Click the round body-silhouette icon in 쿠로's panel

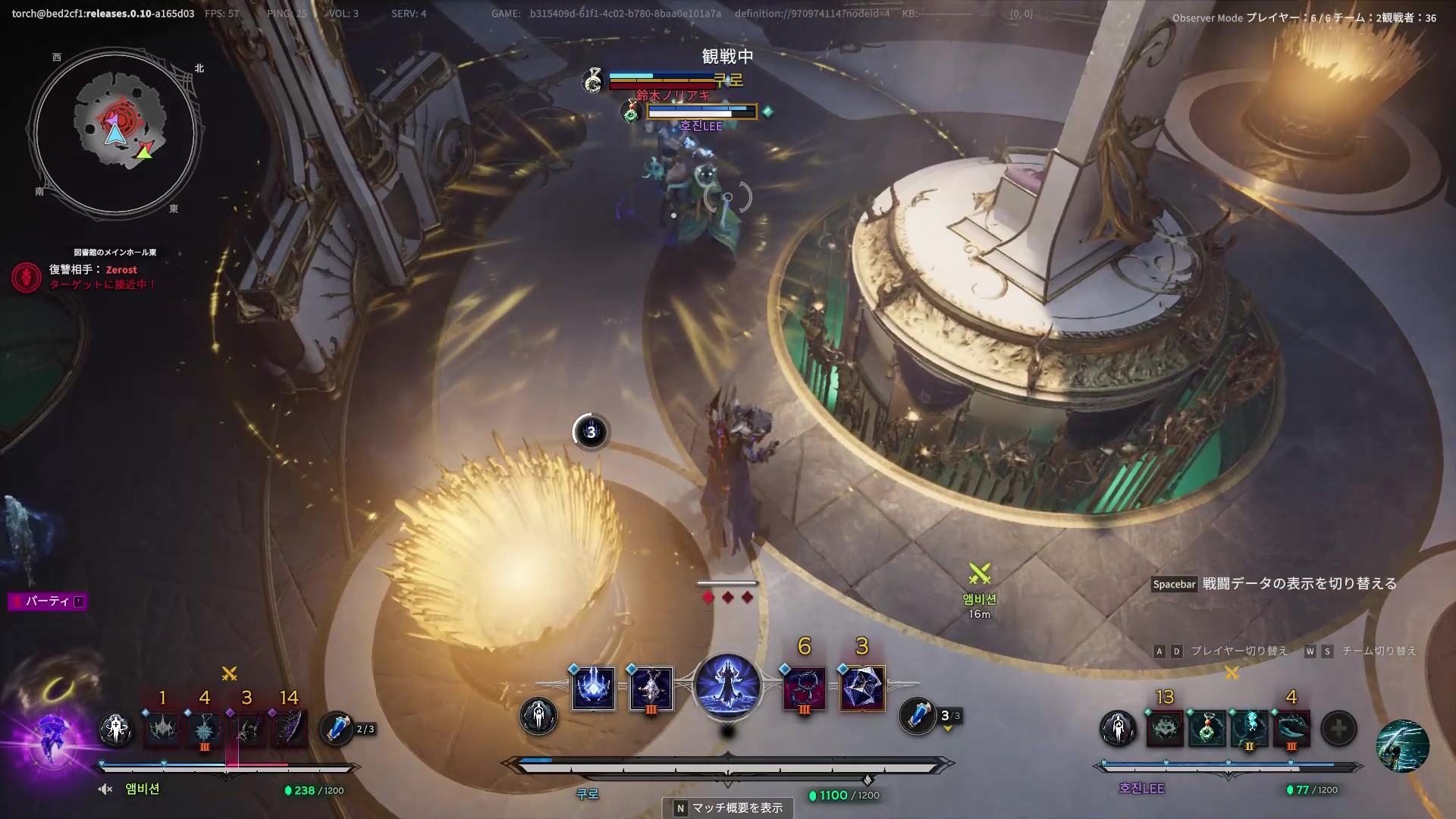538,716
